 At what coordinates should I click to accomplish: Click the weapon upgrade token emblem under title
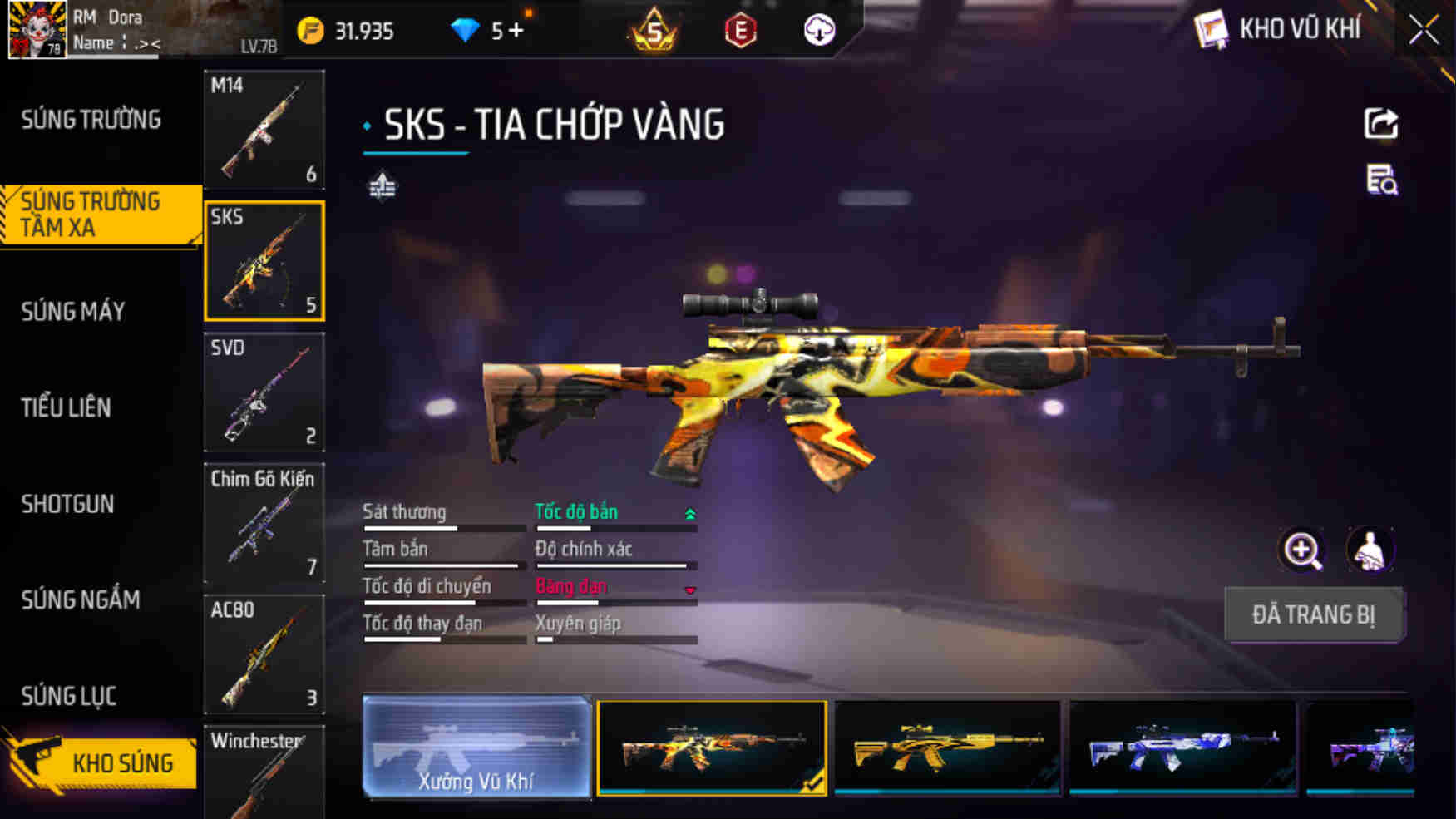tap(383, 188)
